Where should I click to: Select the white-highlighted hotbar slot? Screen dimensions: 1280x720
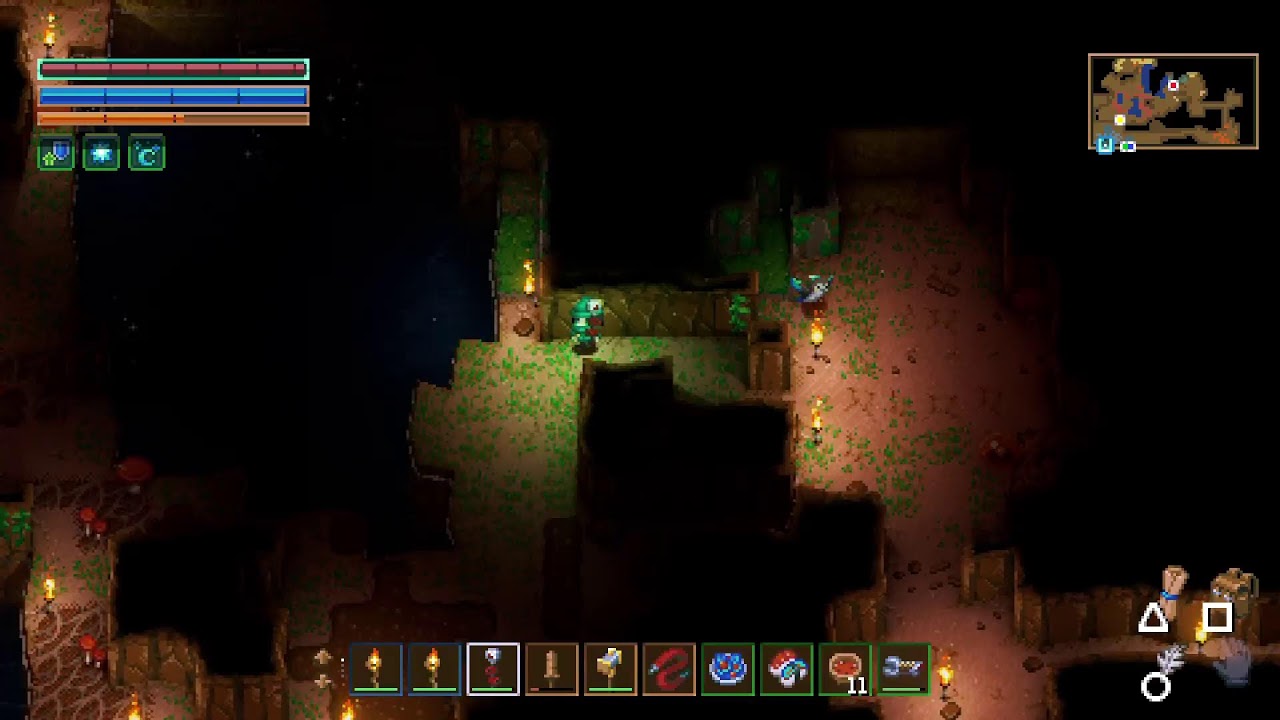point(493,669)
